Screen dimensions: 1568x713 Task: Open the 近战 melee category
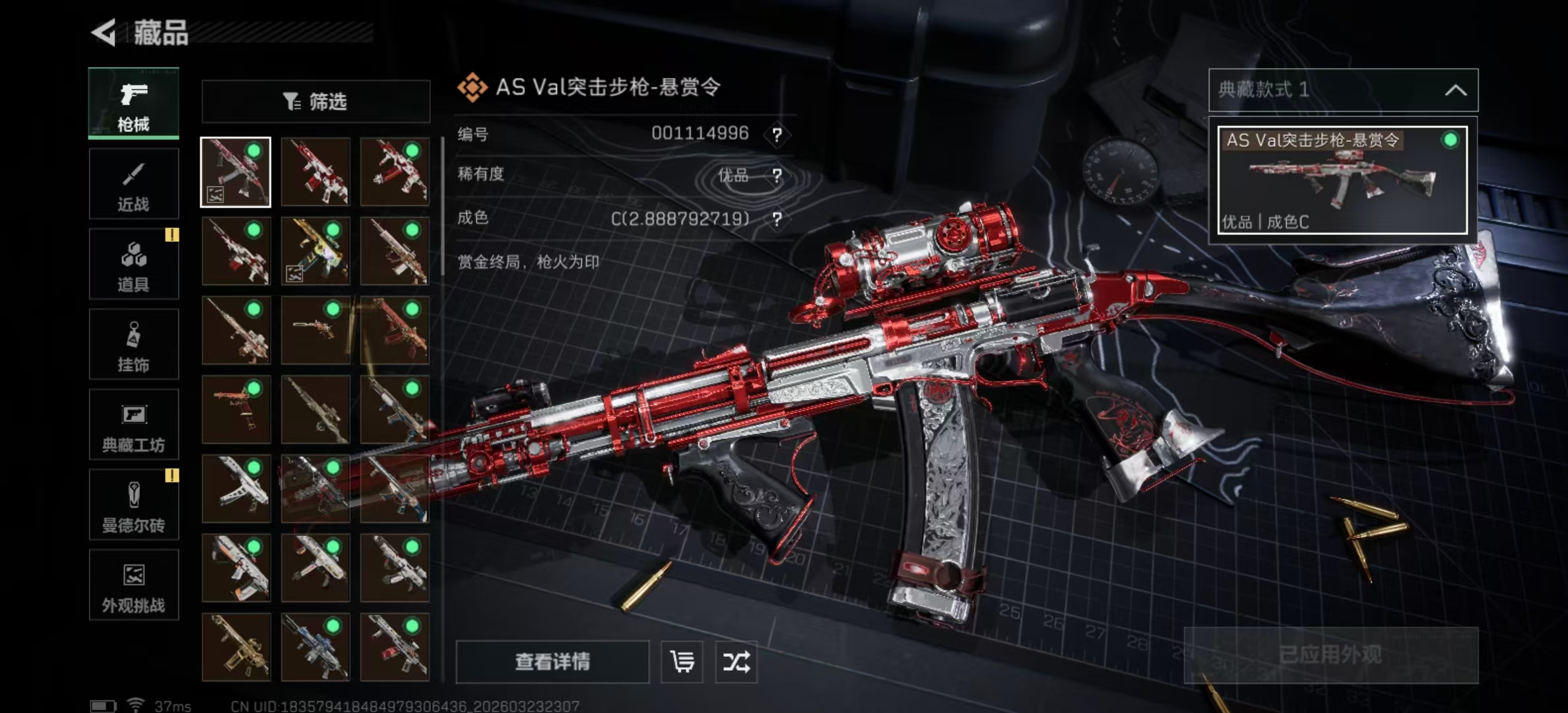coord(133,184)
